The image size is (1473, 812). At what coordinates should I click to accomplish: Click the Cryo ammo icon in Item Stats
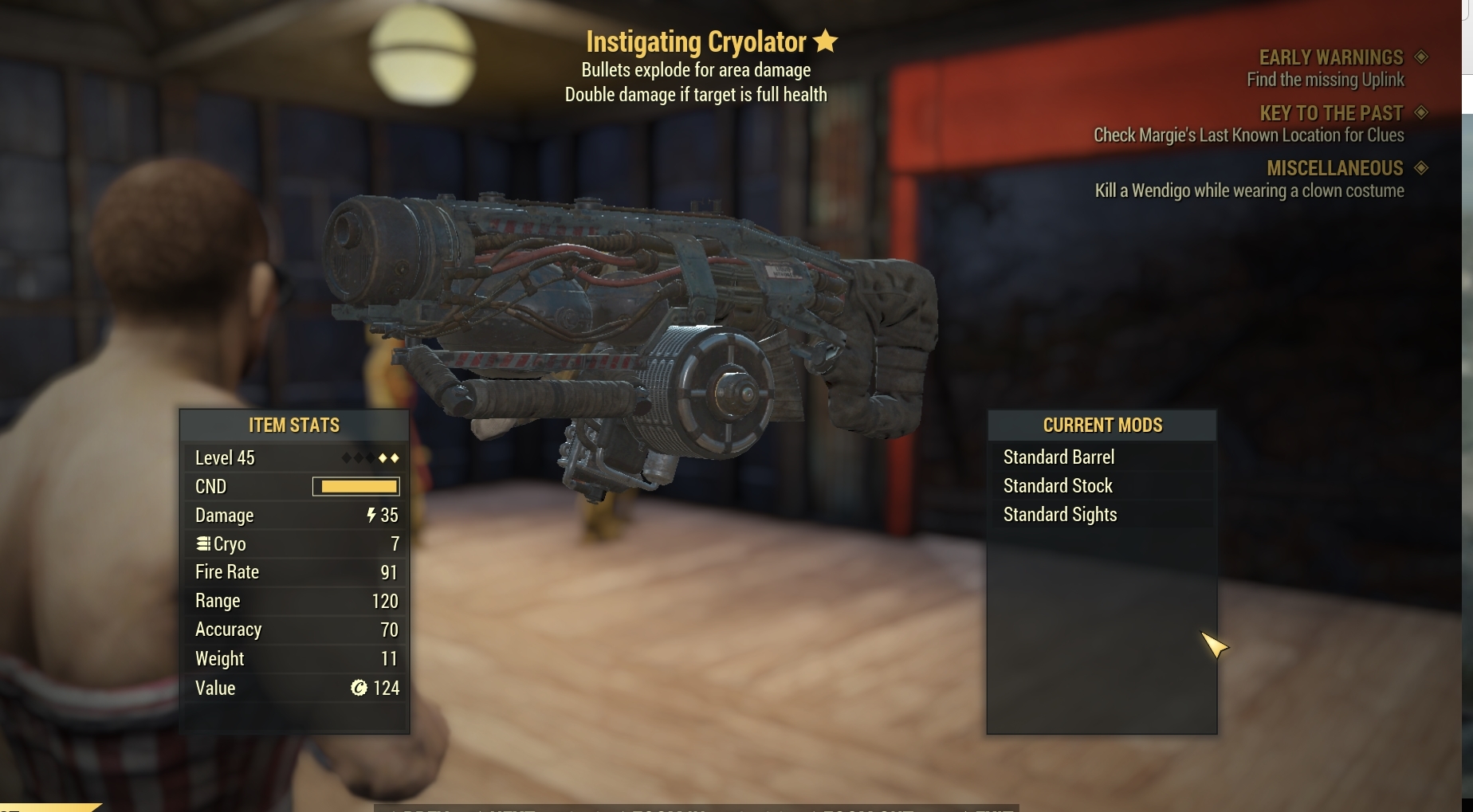[202, 543]
